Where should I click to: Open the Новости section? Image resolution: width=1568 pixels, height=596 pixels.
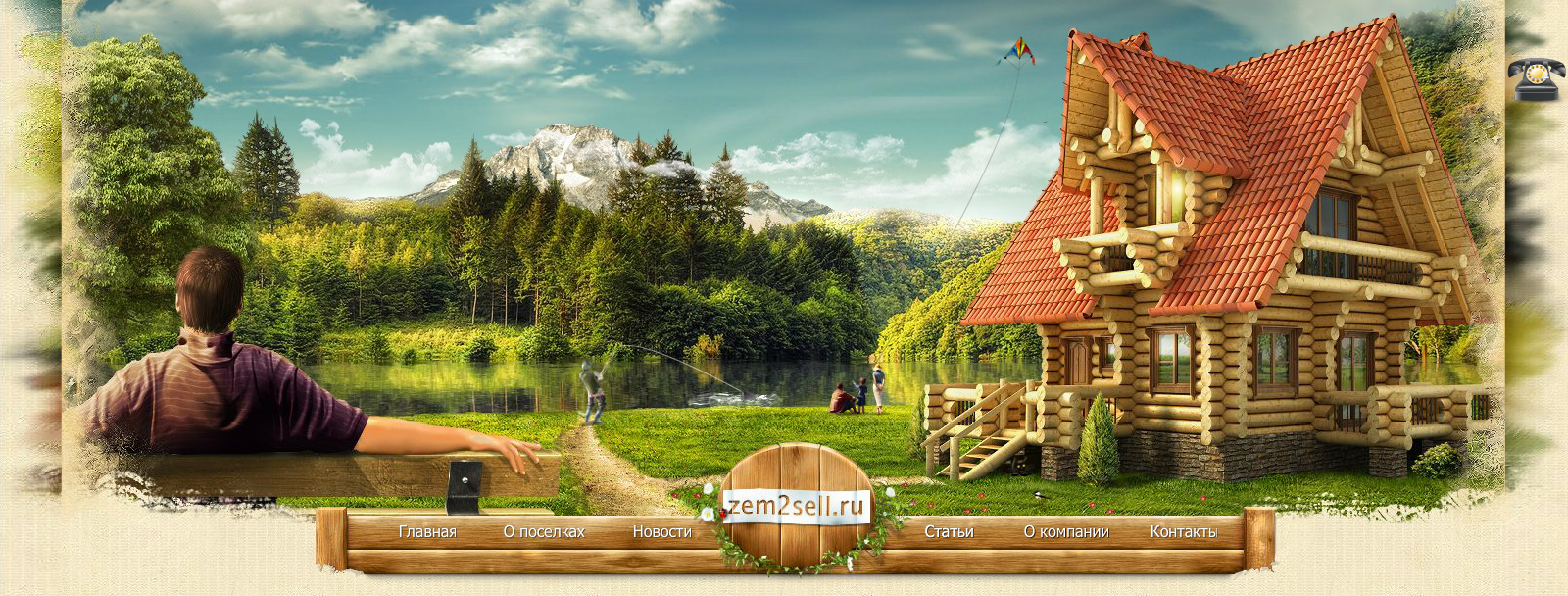click(661, 532)
